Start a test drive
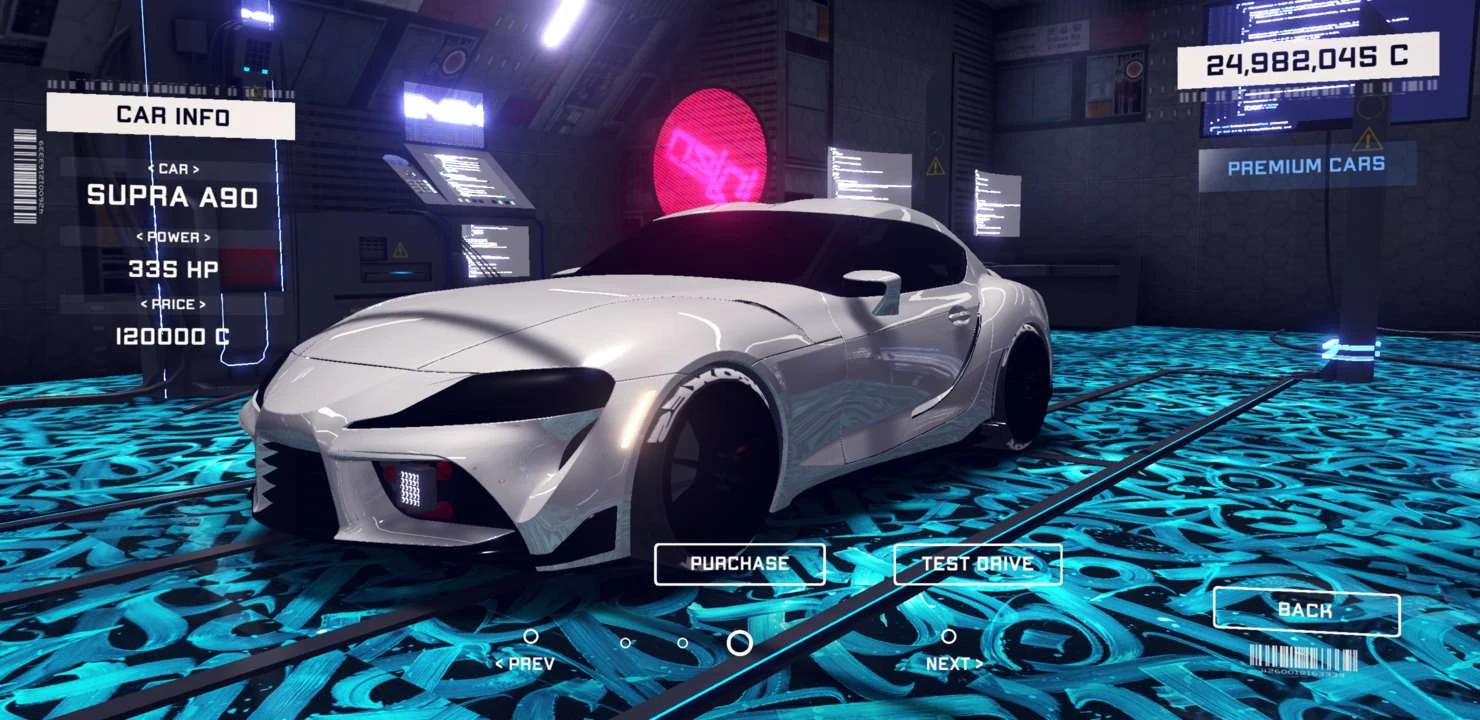 977,564
